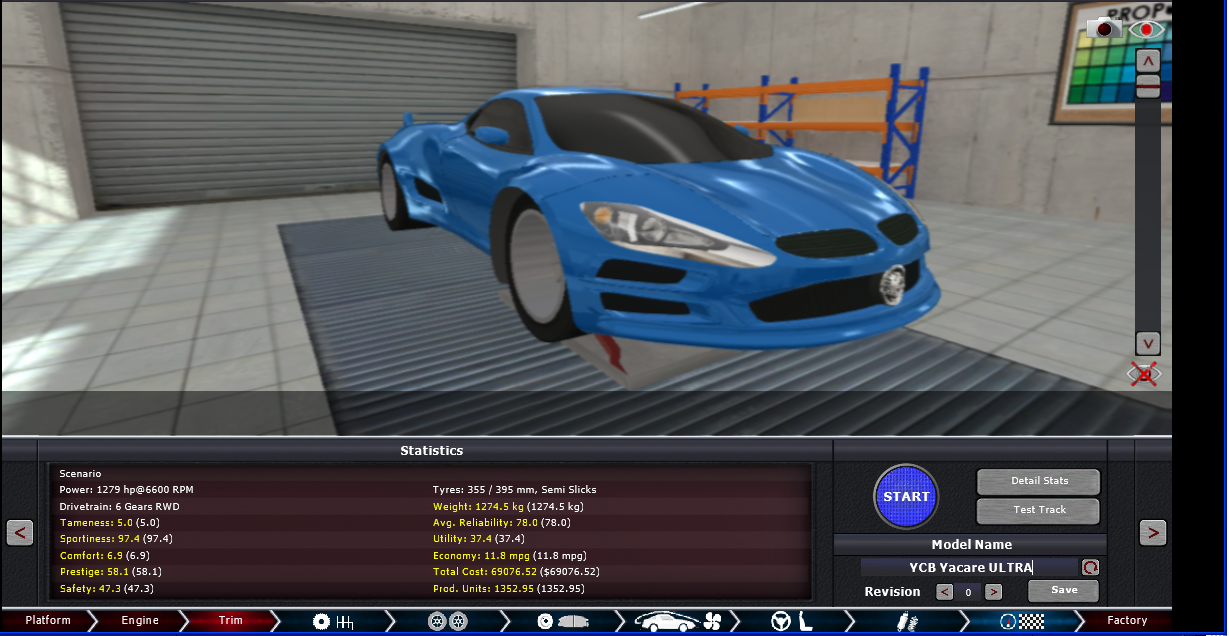This screenshot has width=1229, height=636.
Task: Click the red refresh icon beside model name
Action: (1090, 568)
